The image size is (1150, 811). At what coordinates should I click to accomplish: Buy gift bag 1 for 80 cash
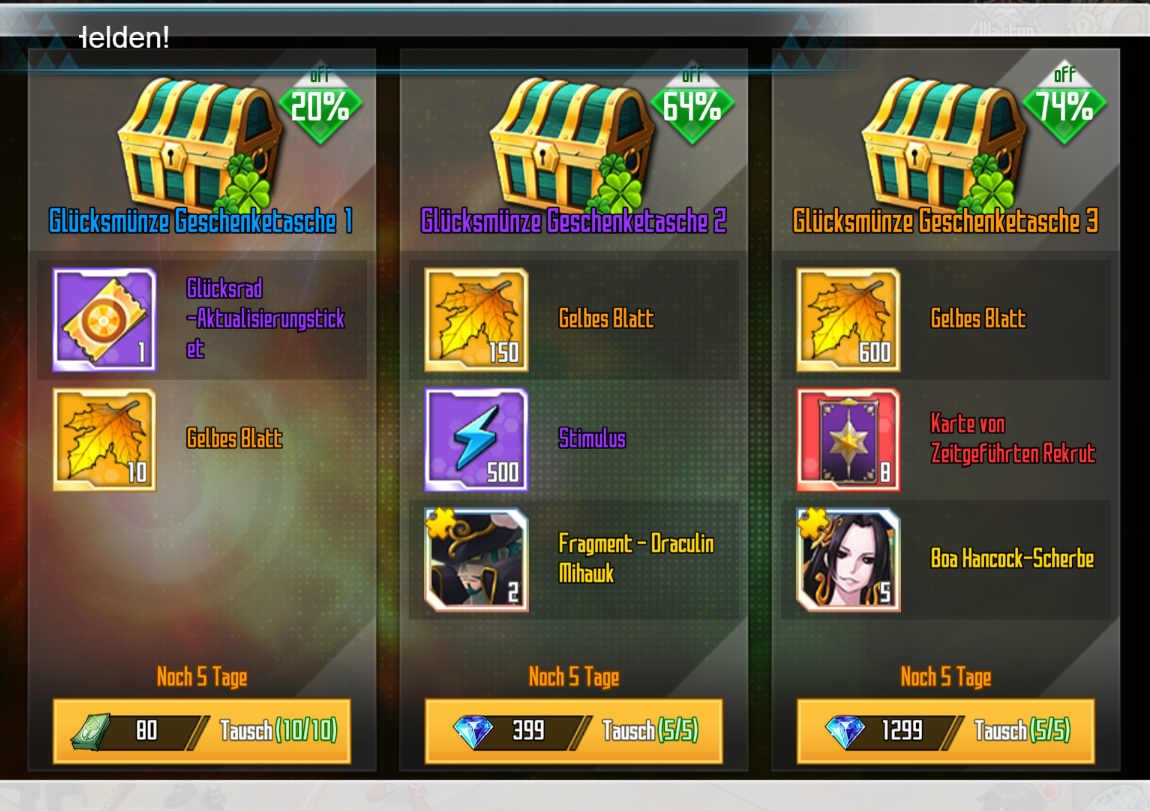[x=202, y=731]
